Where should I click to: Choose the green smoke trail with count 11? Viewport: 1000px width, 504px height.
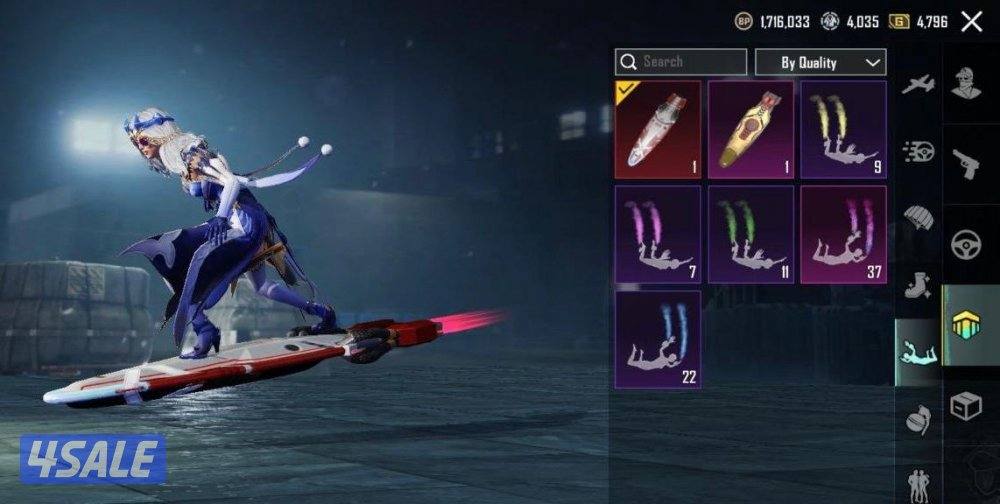(x=751, y=234)
